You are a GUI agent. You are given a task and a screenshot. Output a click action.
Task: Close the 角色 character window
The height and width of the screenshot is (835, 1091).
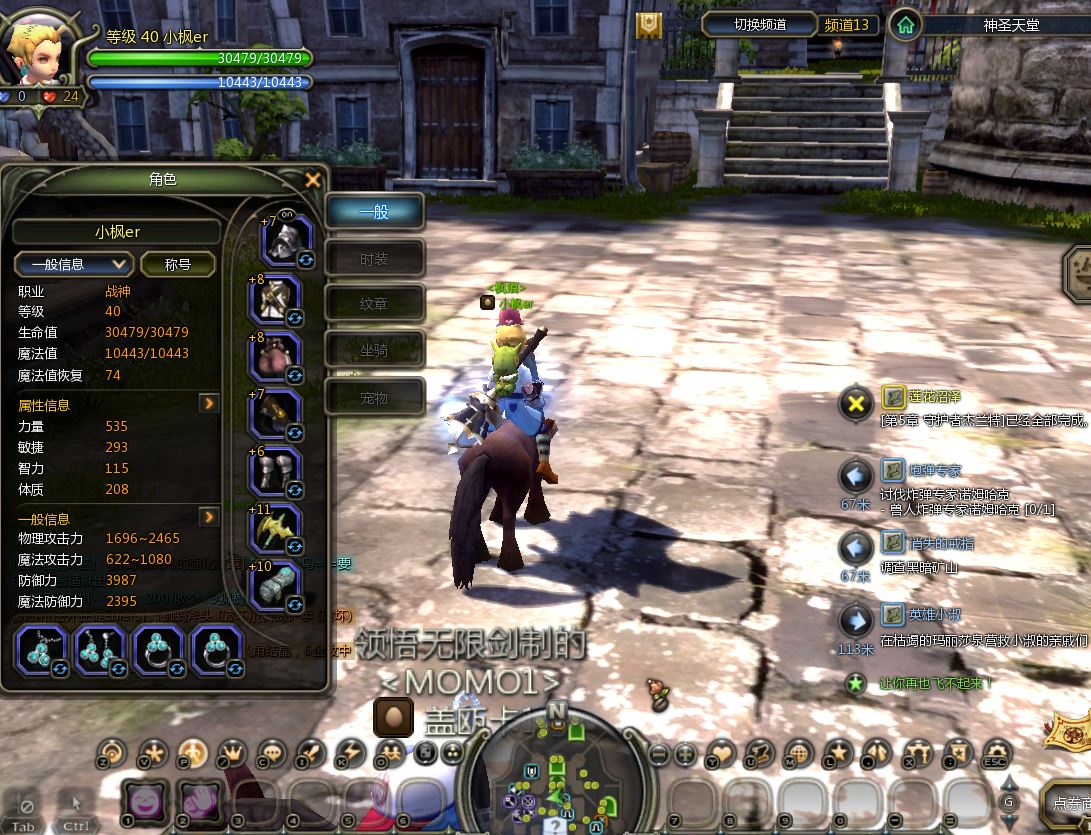(x=313, y=180)
